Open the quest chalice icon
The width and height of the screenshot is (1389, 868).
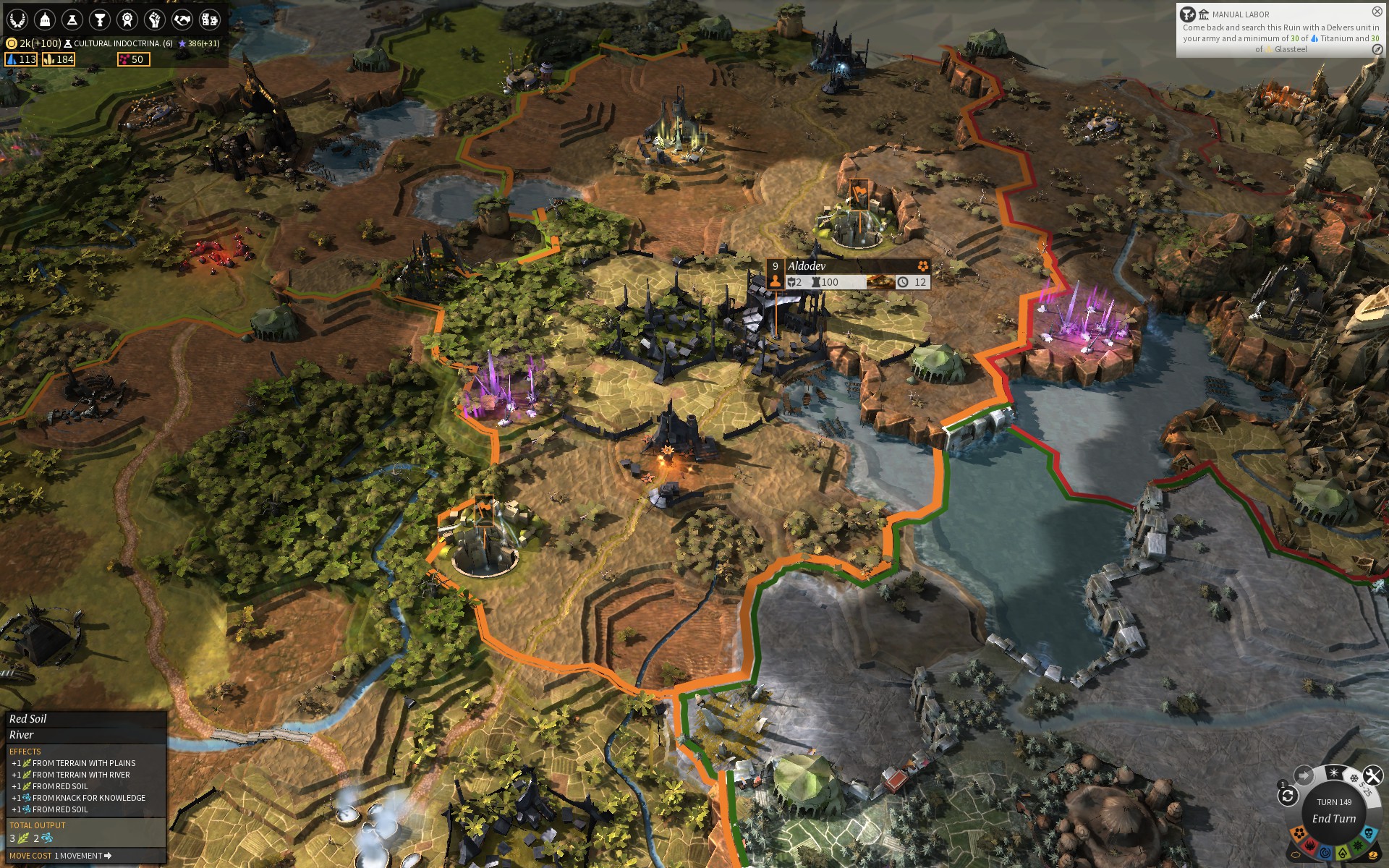coord(100,20)
